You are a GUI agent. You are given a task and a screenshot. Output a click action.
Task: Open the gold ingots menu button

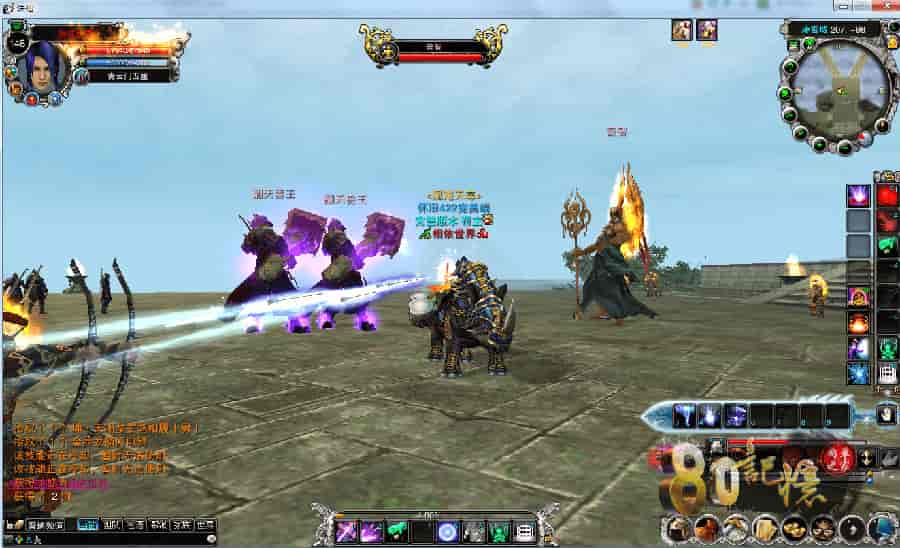pyautogui.click(x=795, y=528)
